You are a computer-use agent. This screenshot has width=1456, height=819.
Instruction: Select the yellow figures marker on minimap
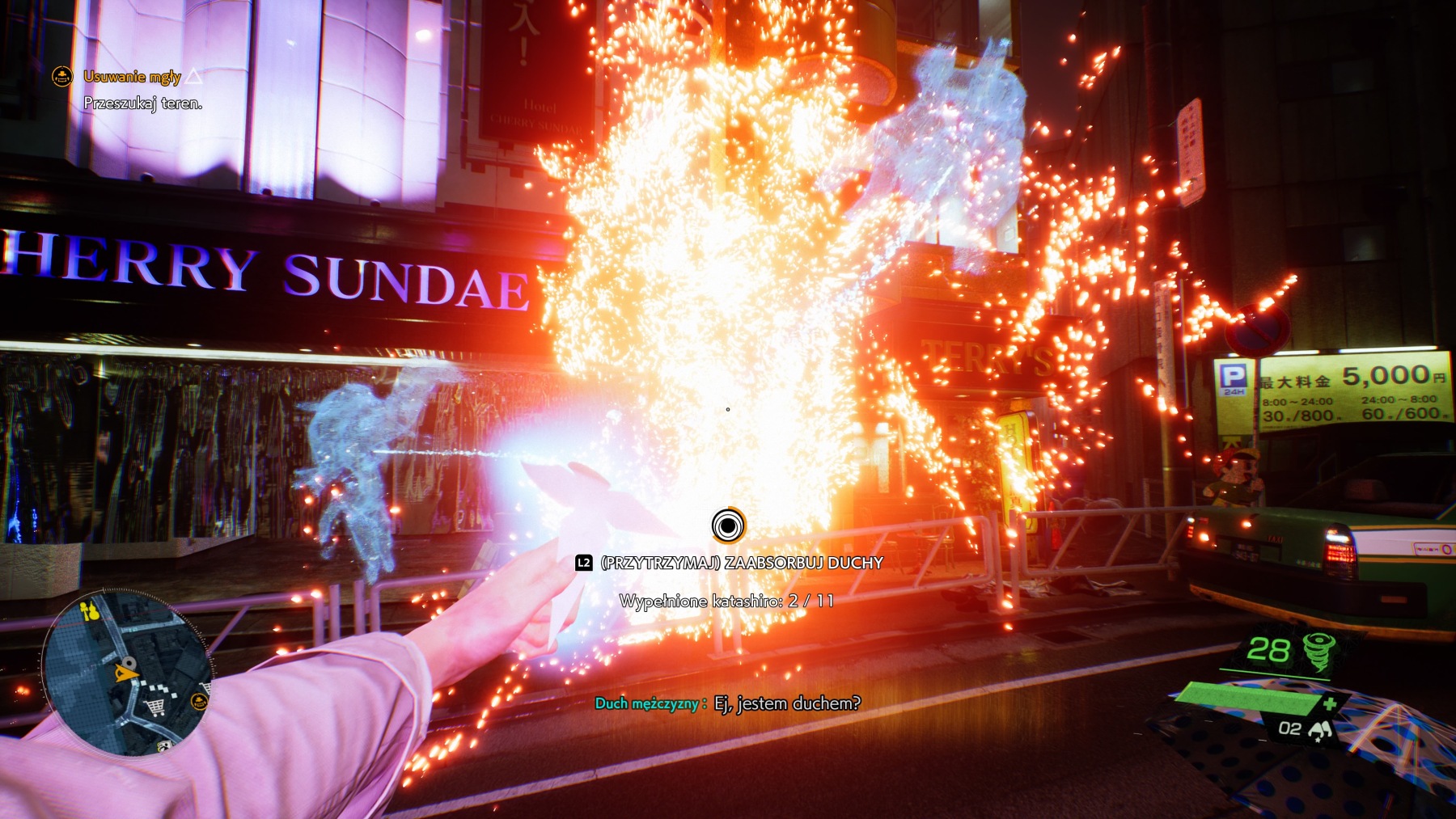tap(91, 610)
